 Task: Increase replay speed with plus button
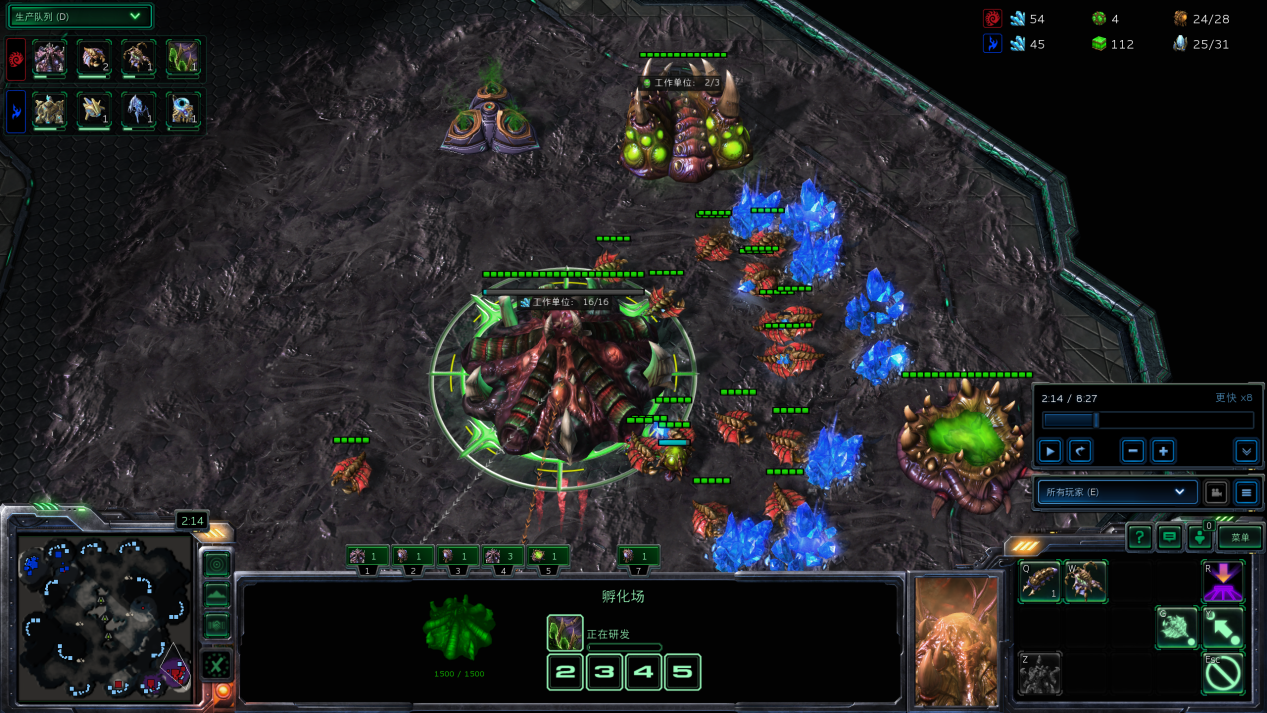click(1163, 451)
